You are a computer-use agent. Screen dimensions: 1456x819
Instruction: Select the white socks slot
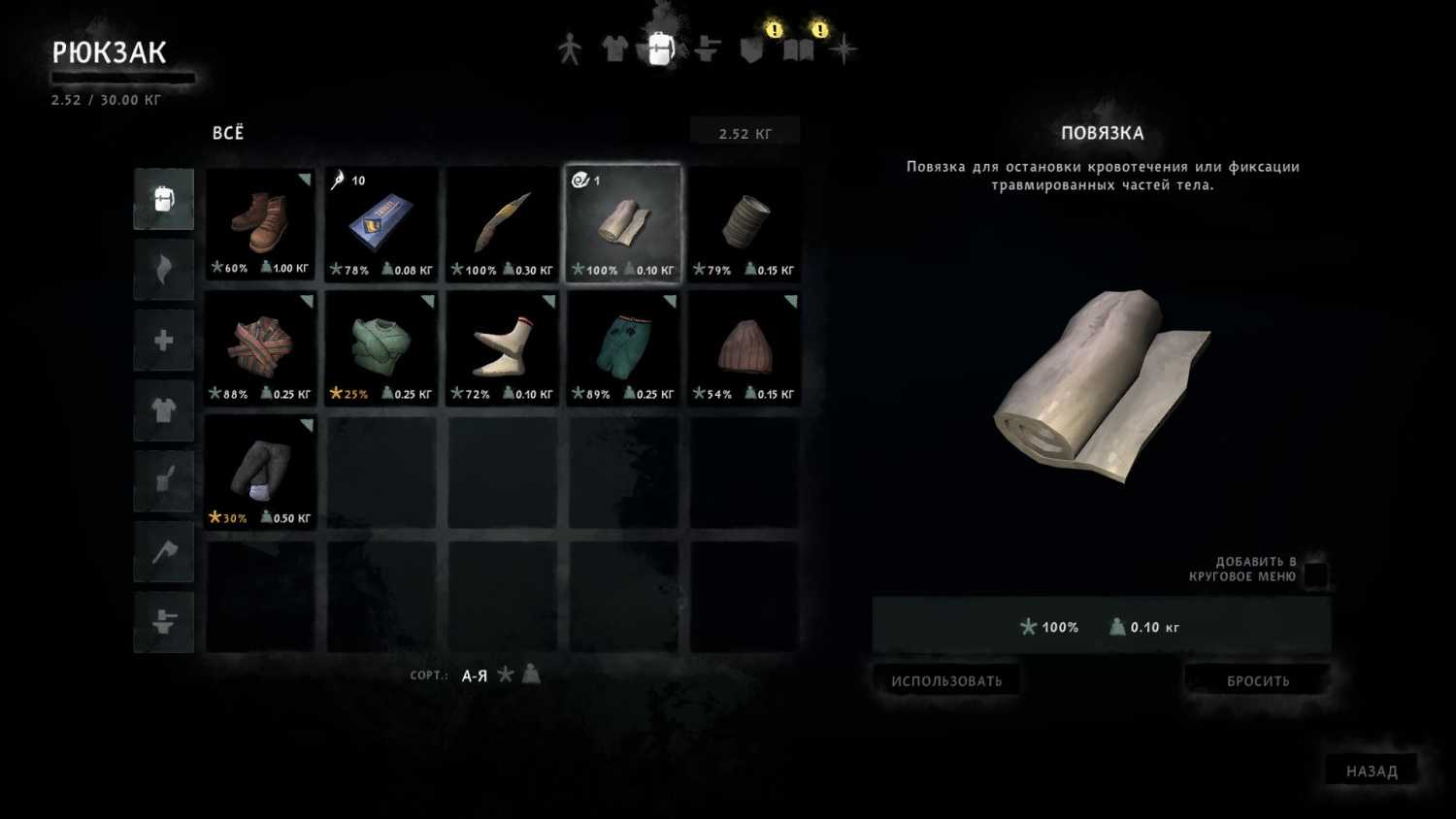point(502,348)
